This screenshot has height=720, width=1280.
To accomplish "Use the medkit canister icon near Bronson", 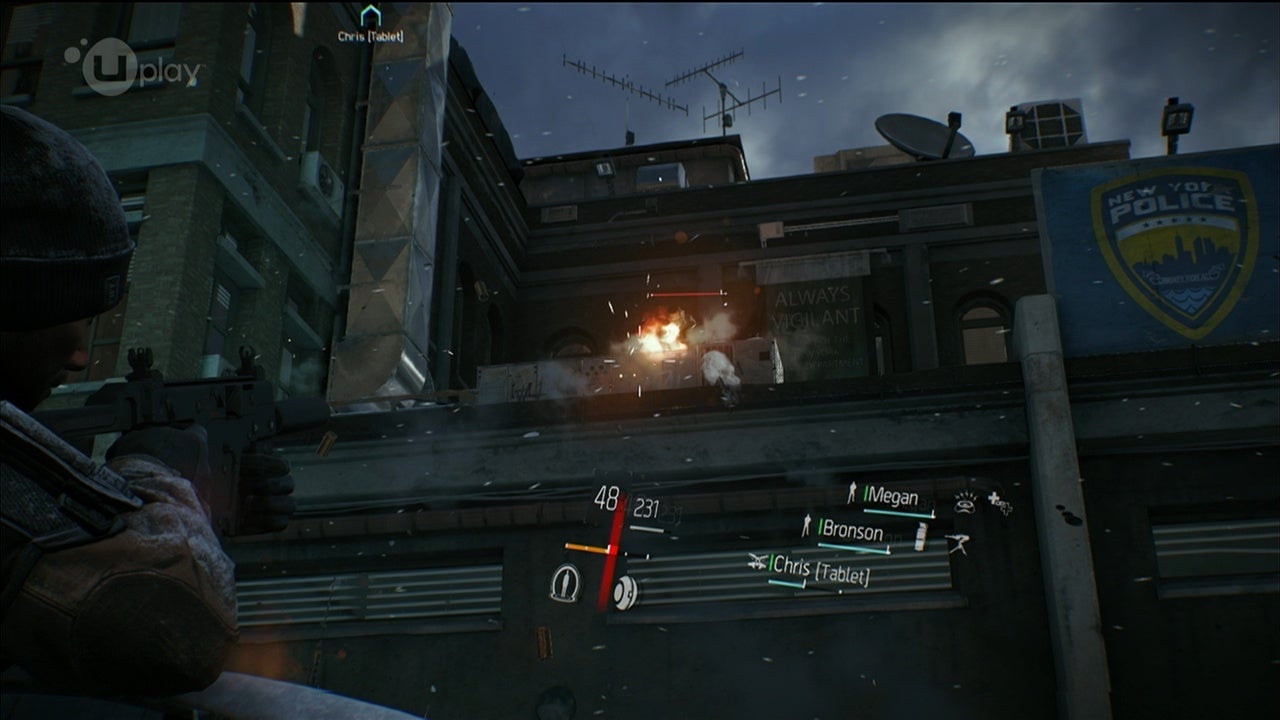I will [921, 538].
